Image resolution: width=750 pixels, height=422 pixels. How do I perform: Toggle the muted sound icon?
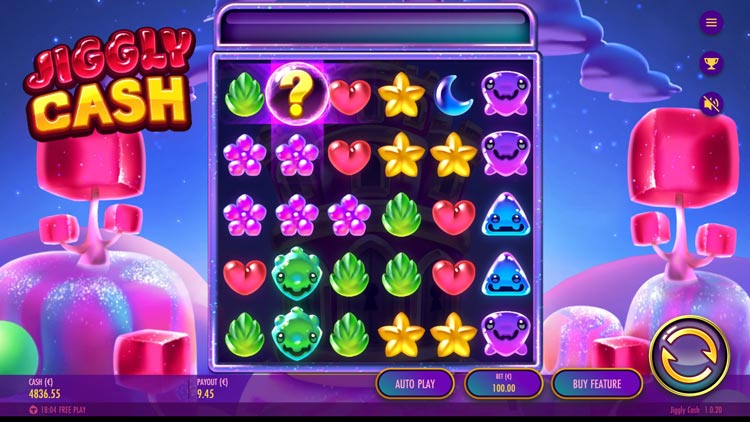(x=711, y=103)
